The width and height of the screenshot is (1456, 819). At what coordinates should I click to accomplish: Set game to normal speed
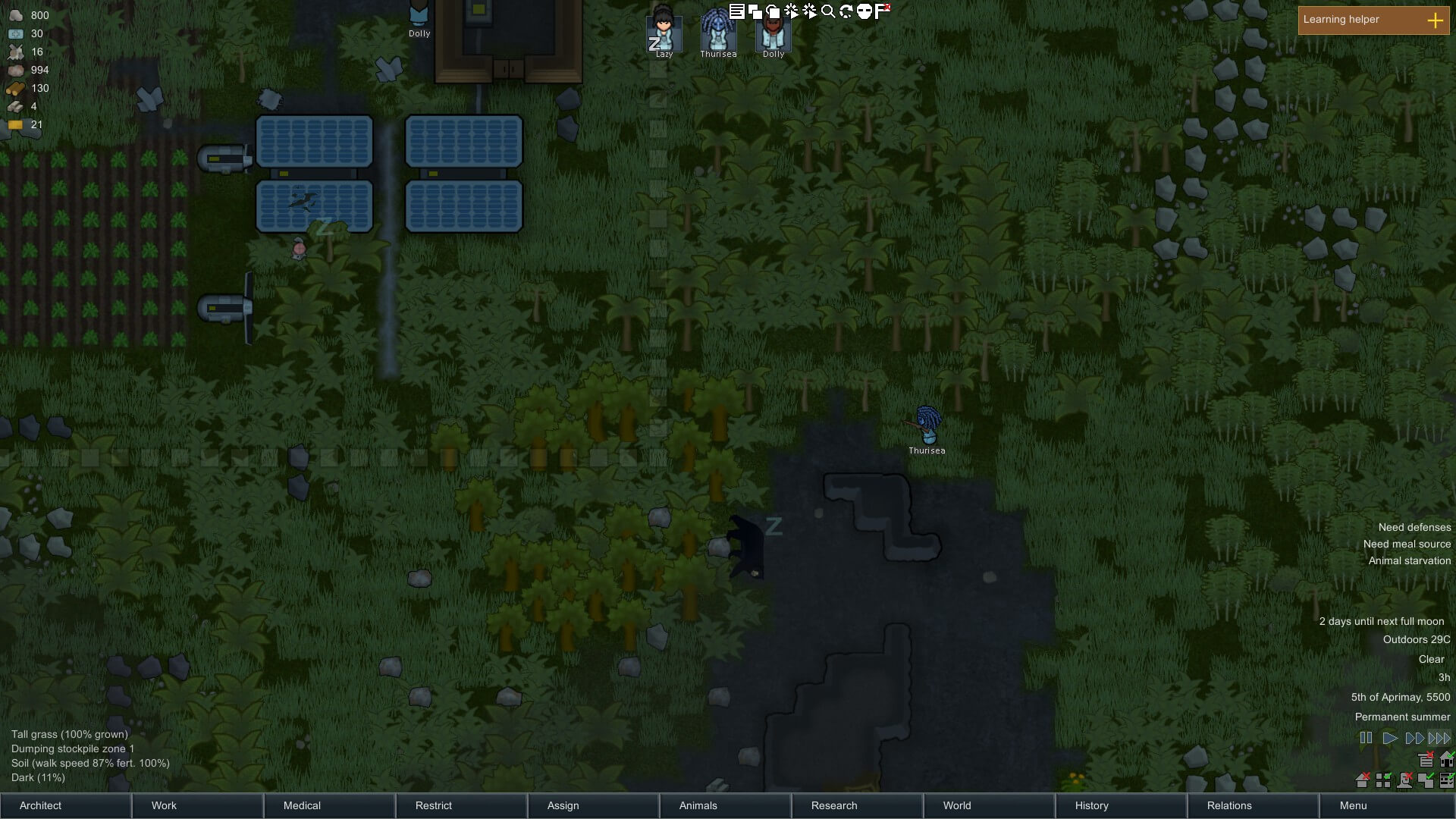(1390, 738)
